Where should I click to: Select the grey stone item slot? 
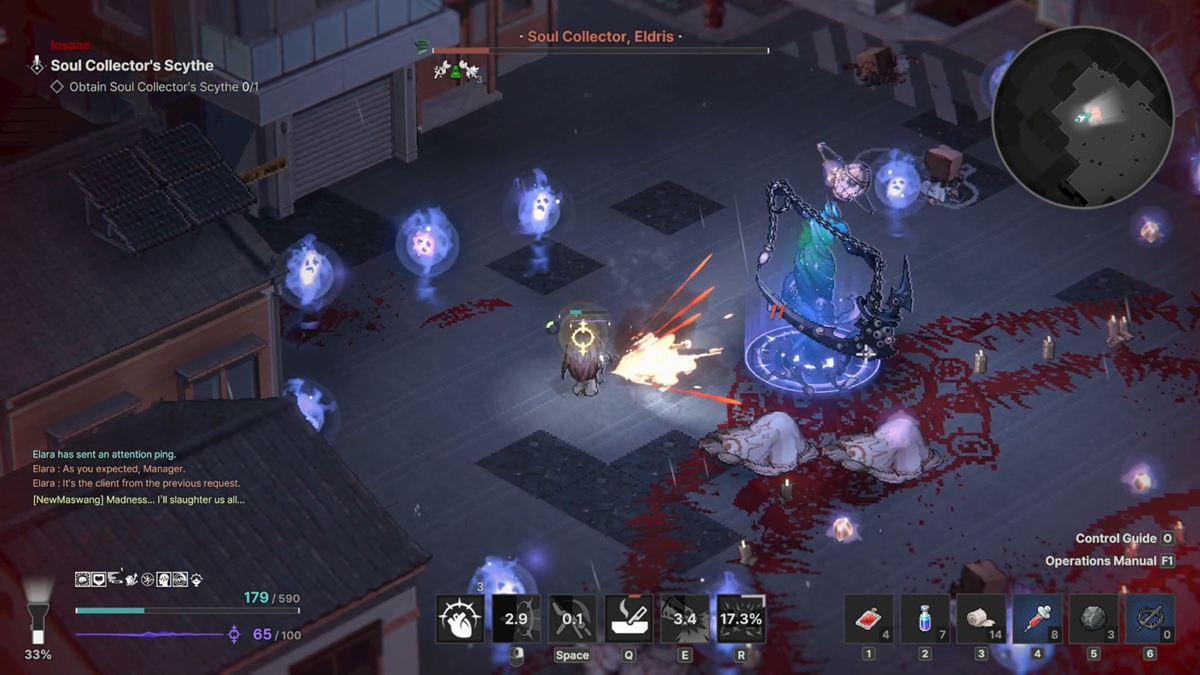(x=1093, y=619)
